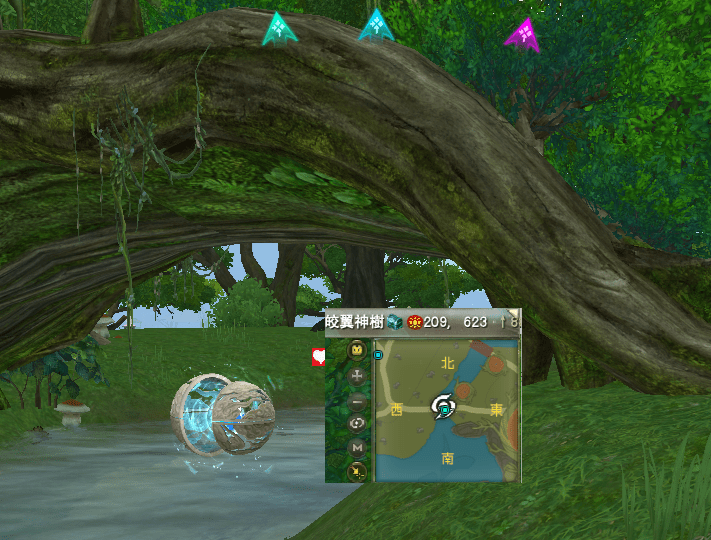The height and width of the screenshot is (540, 711).
Task: Click the minimap zoom-out minus button
Action: (x=357, y=400)
